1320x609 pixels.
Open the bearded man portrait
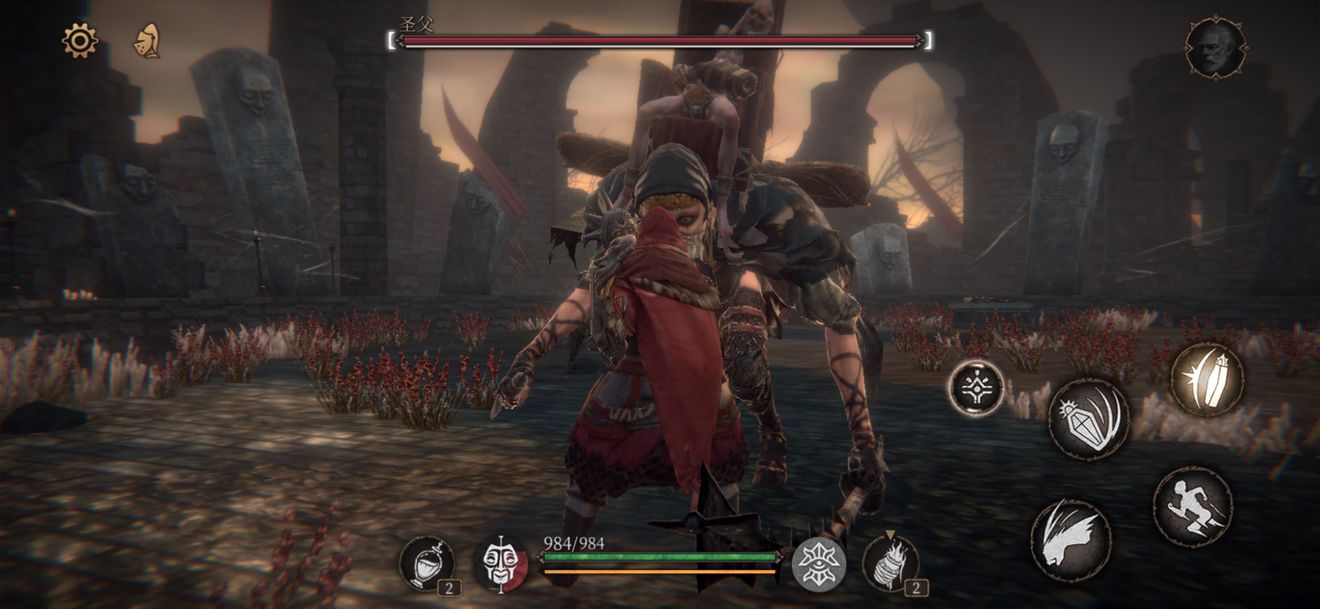(x=1215, y=47)
